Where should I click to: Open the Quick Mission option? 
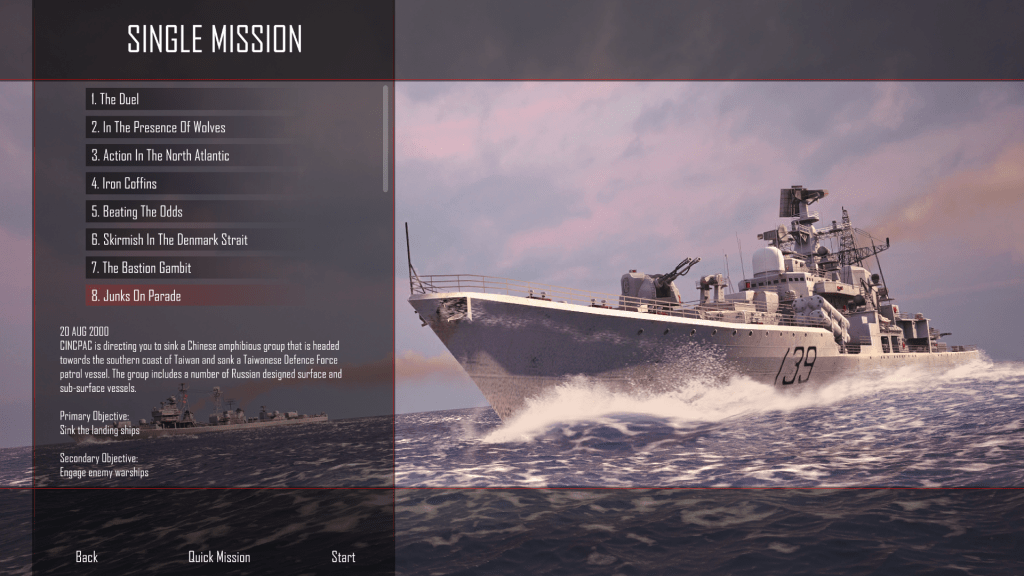(219, 557)
